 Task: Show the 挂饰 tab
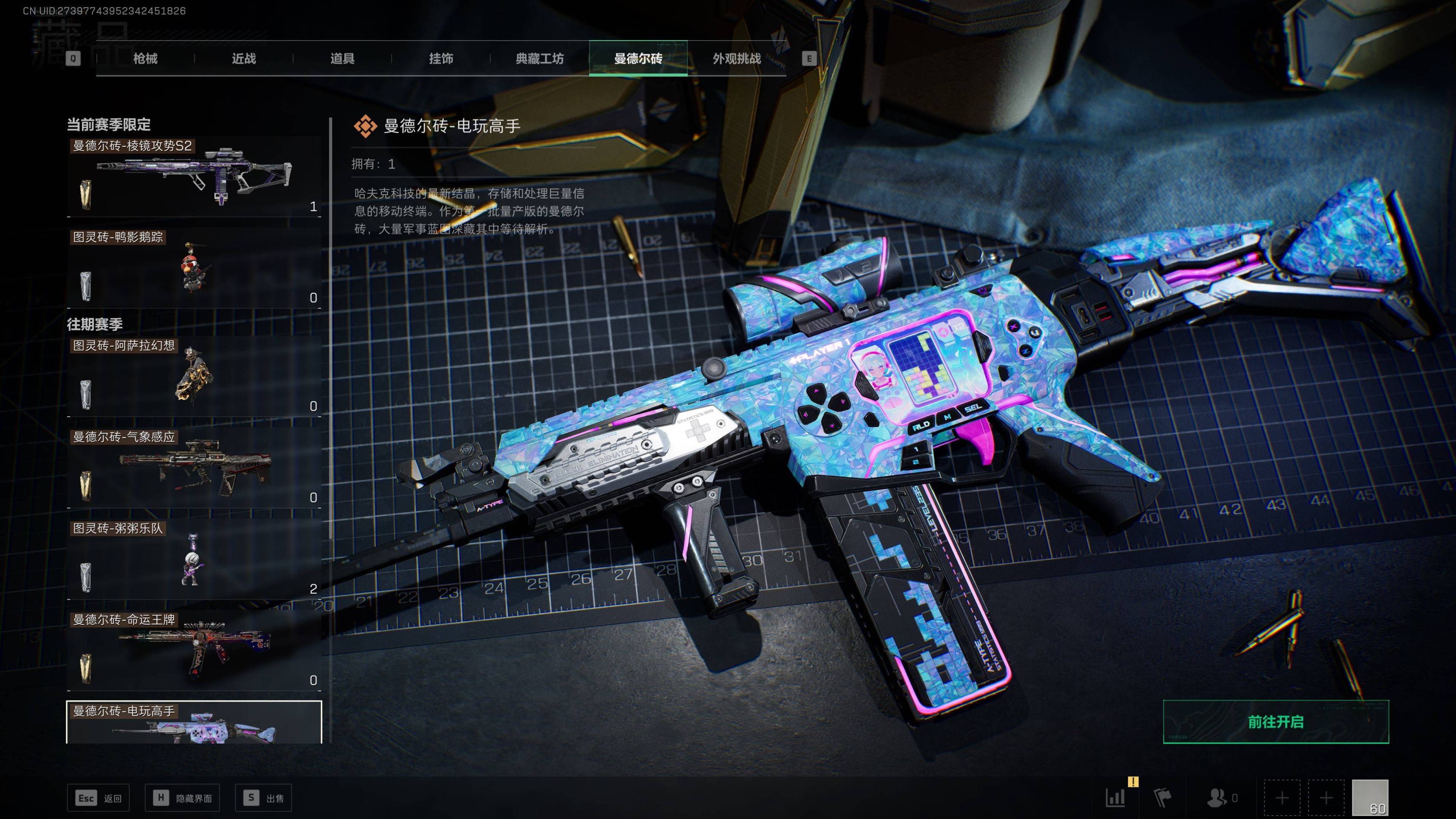tap(441, 59)
